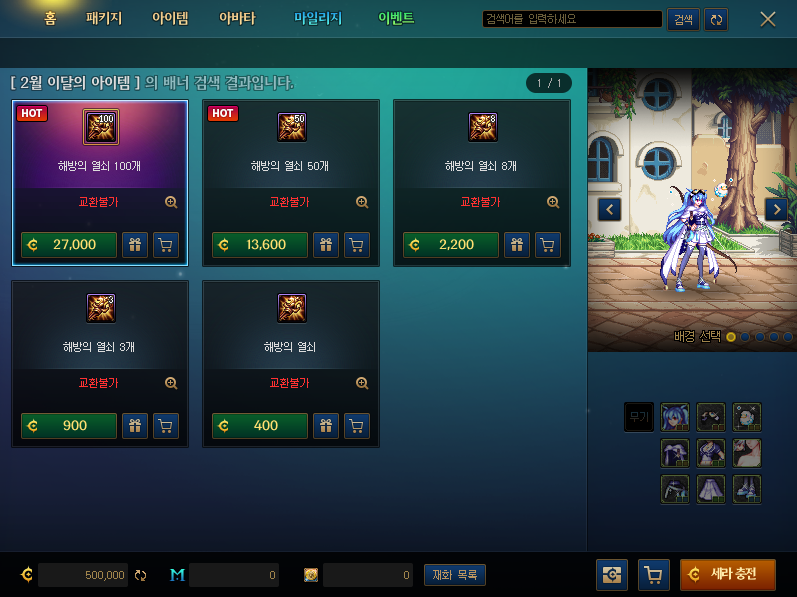Add the 400 해방의 열쇠 to cart
The image size is (797, 597).
pos(357,426)
